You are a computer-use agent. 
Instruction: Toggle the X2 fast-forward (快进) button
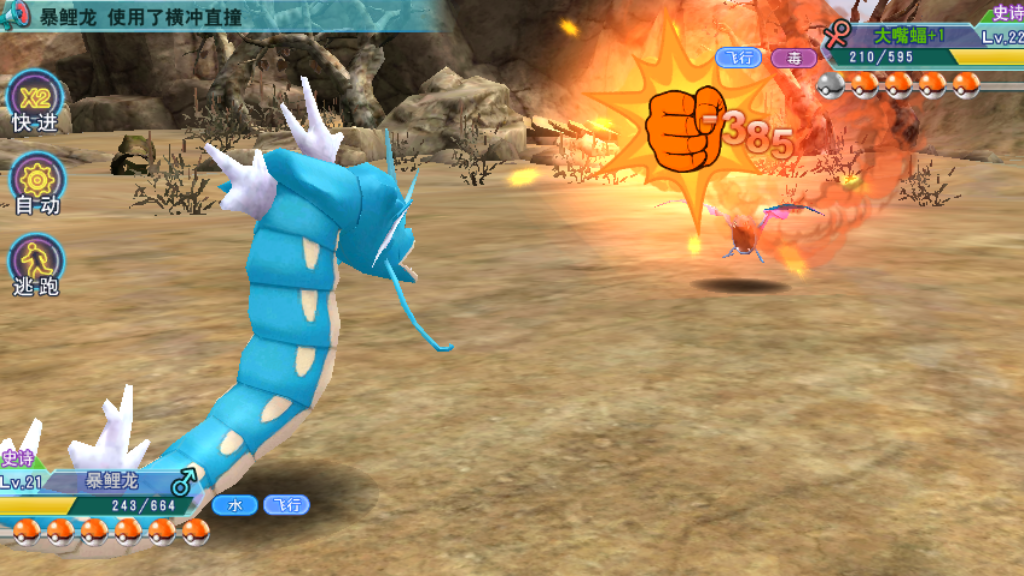(36, 102)
